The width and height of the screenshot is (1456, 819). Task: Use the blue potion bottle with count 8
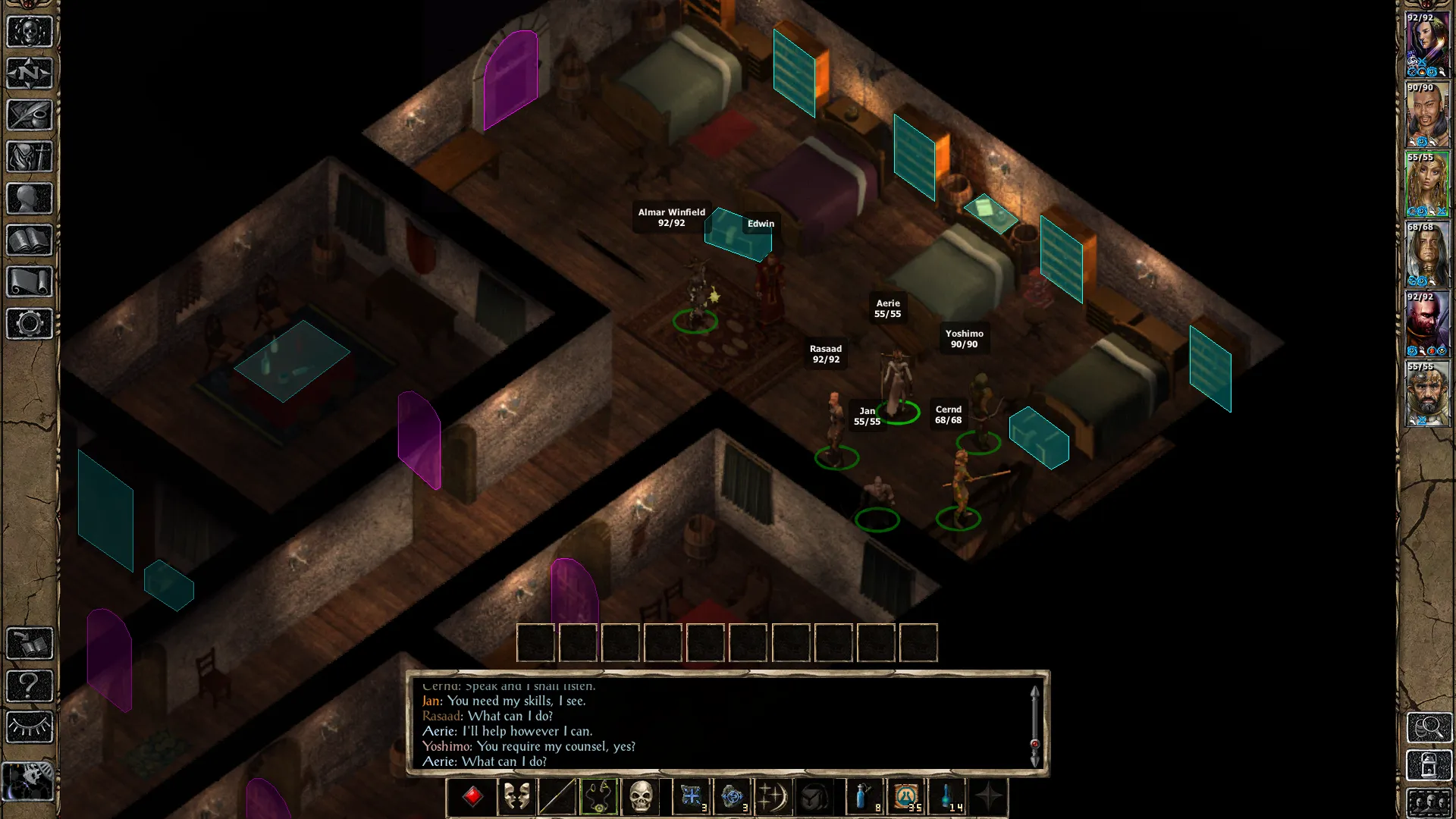pos(864,796)
